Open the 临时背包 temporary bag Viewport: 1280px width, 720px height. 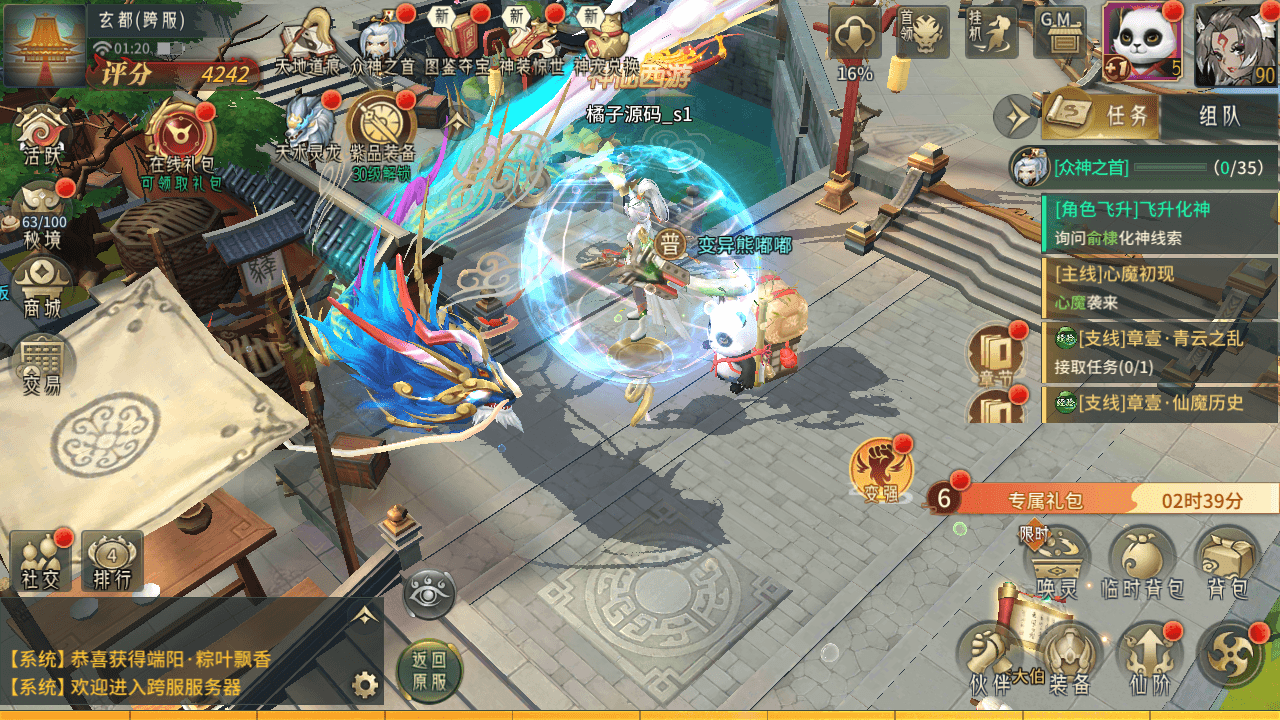tap(1142, 562)
